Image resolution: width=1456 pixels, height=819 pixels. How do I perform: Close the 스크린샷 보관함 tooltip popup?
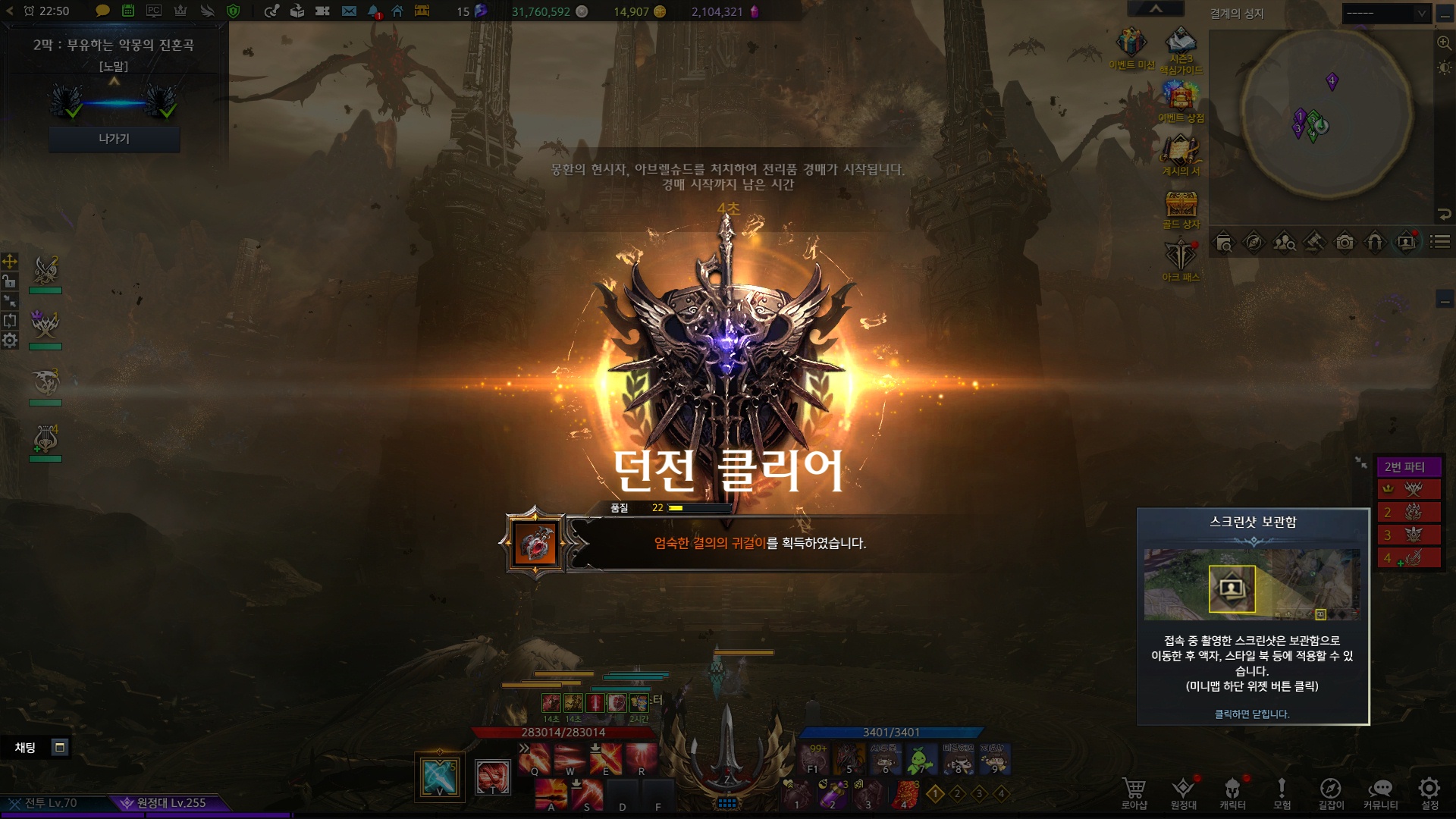pos(1252,714)
